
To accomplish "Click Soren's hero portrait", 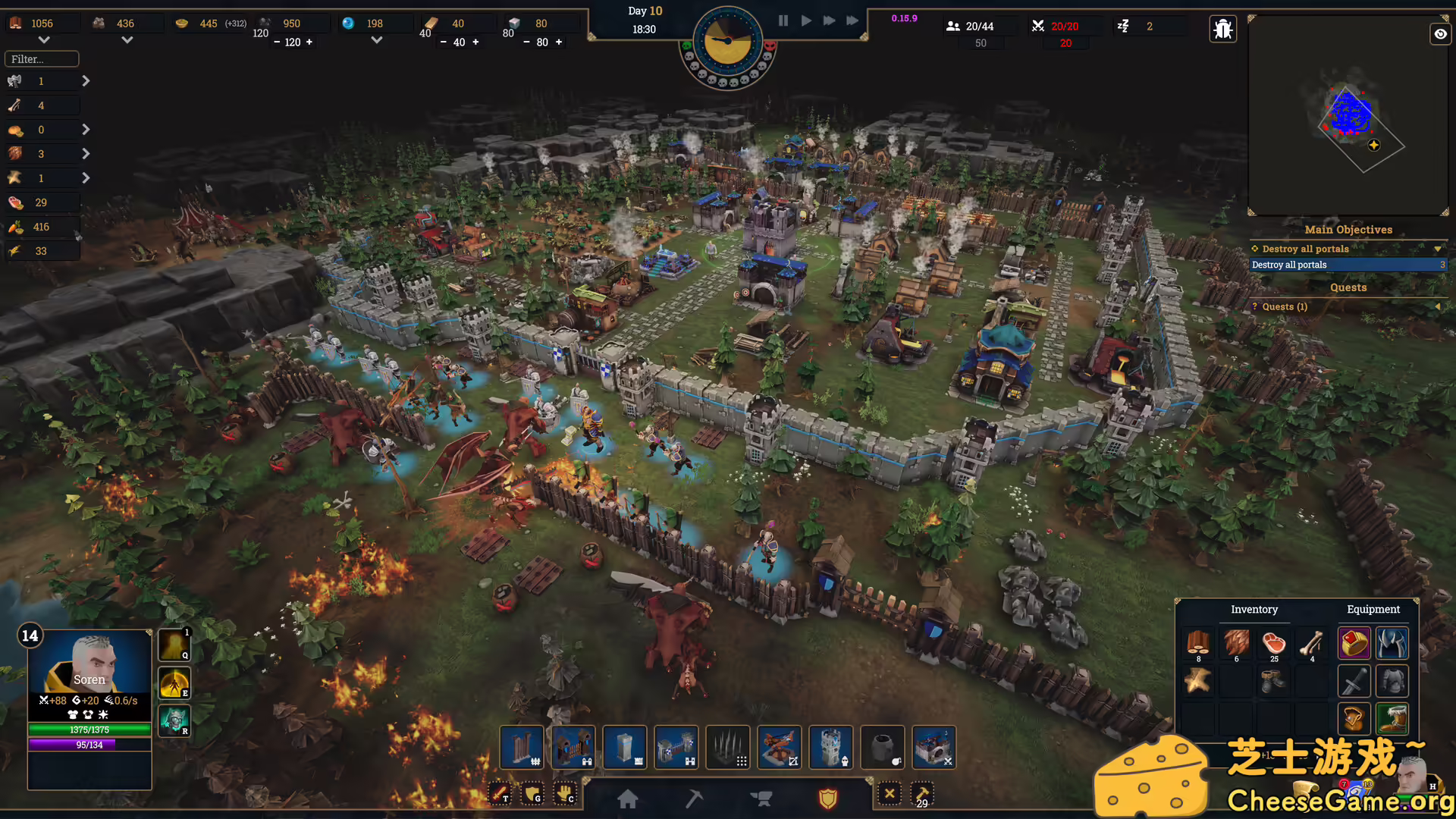I will [89, 661].
